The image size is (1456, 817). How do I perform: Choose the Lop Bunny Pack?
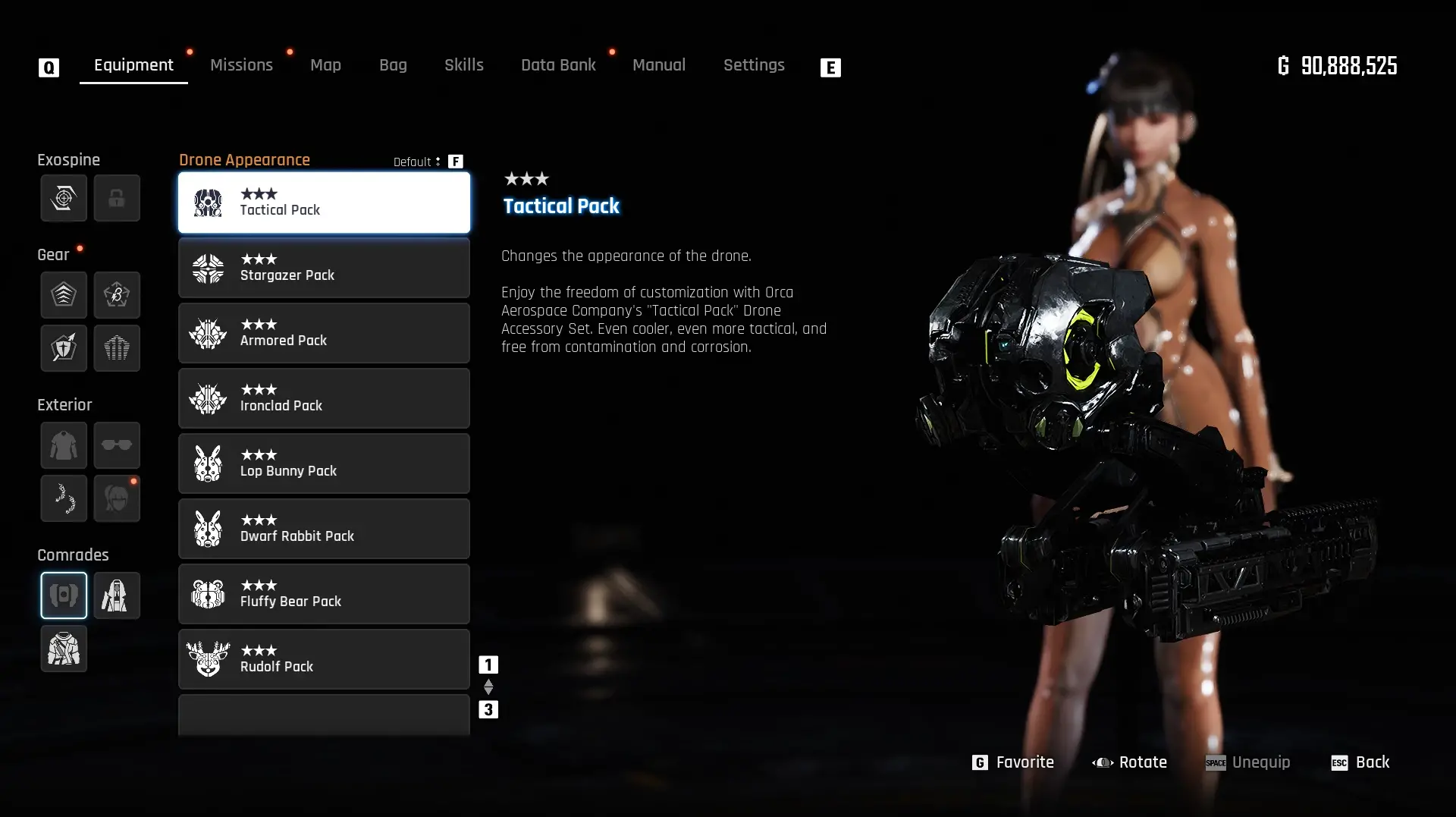coord(324,463)
